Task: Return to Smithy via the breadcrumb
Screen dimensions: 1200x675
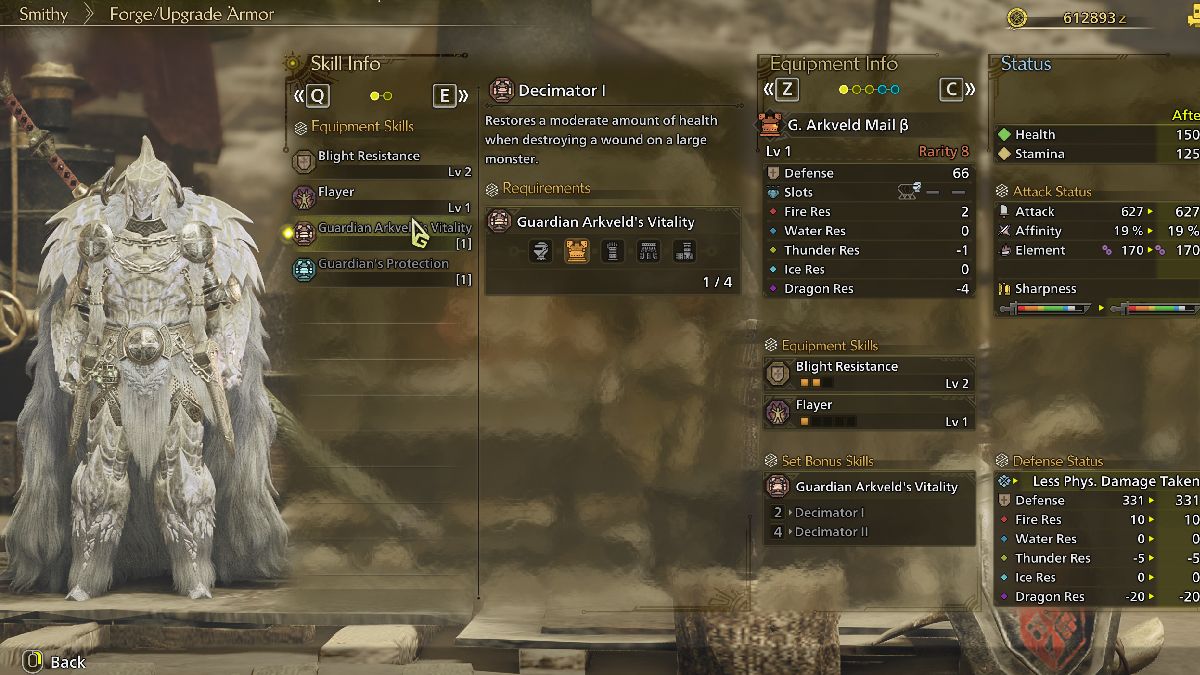Action: pyautogui.click(x=43, y=14)
